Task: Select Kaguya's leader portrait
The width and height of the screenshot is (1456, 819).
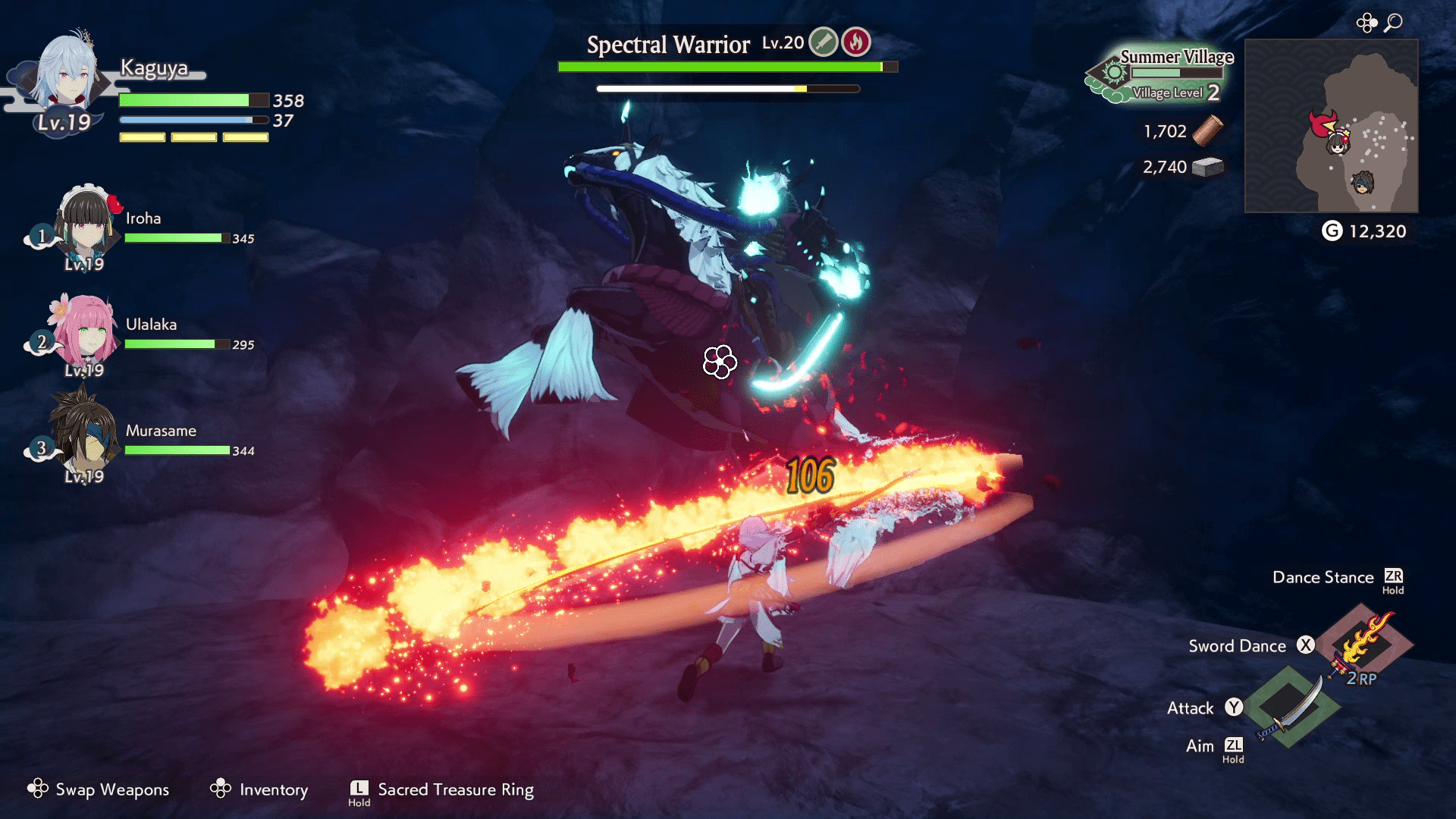Action: (x=67, y=76)
